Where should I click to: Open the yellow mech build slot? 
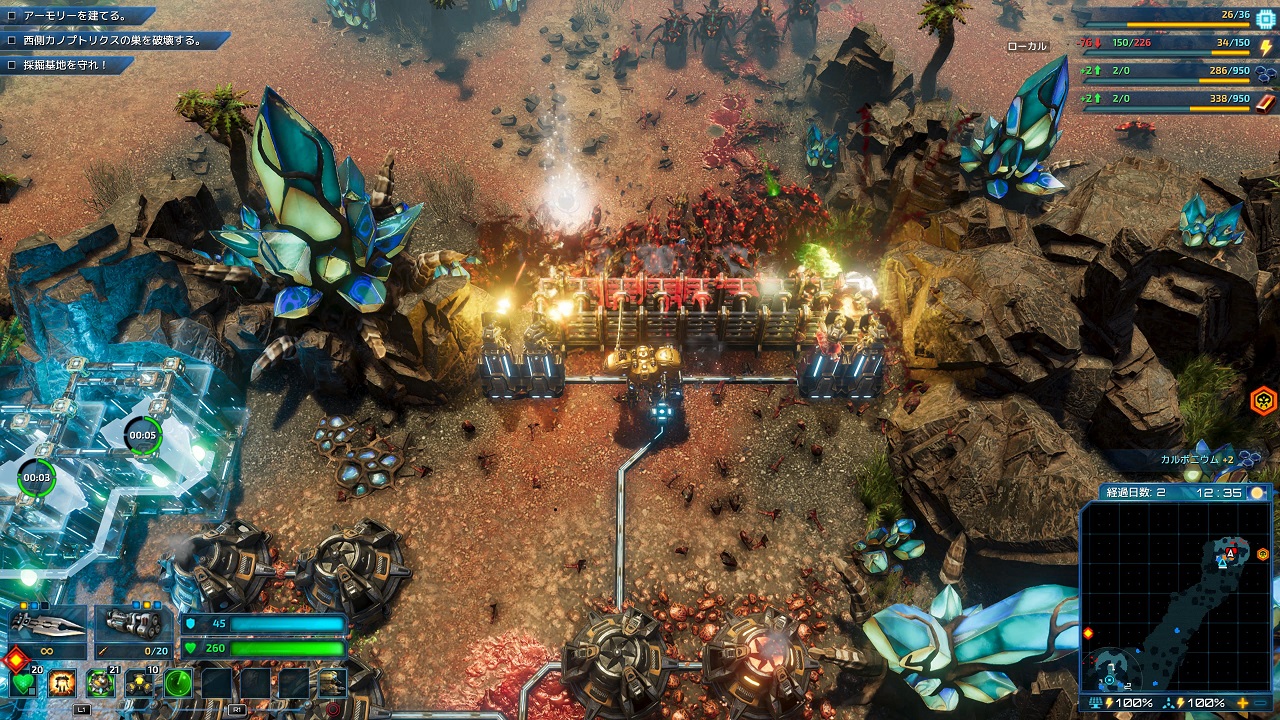click(332, 684)
